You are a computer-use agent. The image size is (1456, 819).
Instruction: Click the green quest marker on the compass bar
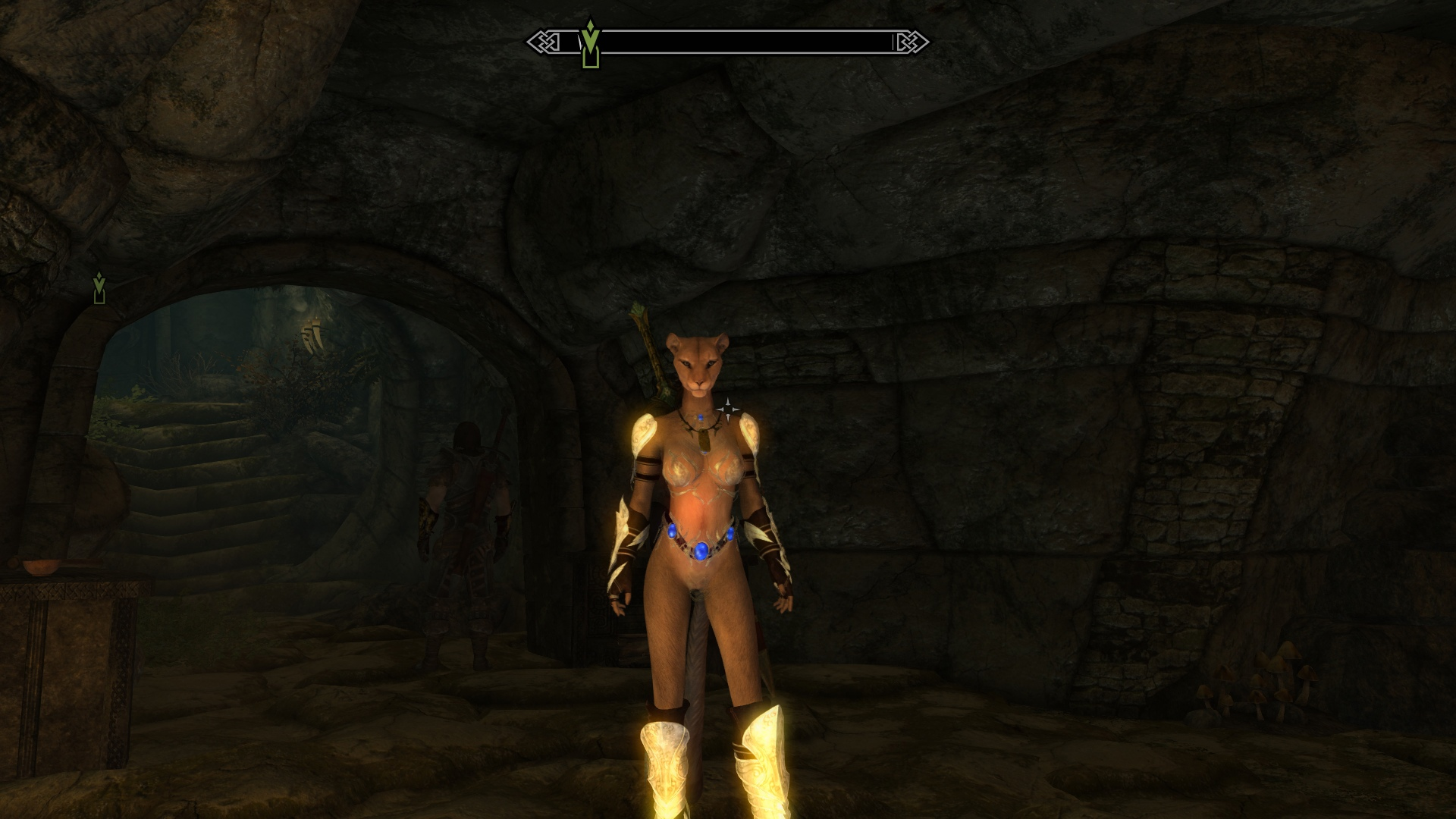(x=590, y=45)
